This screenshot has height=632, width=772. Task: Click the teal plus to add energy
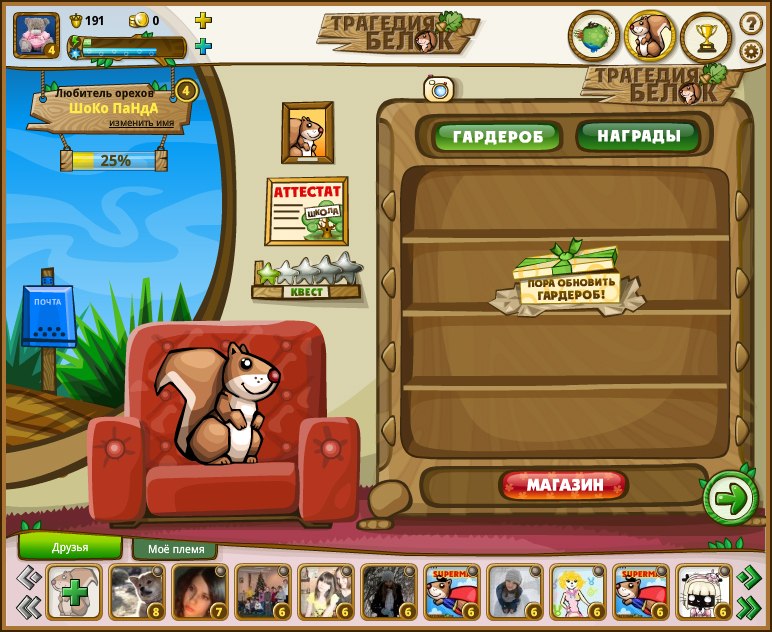(203, 46)
